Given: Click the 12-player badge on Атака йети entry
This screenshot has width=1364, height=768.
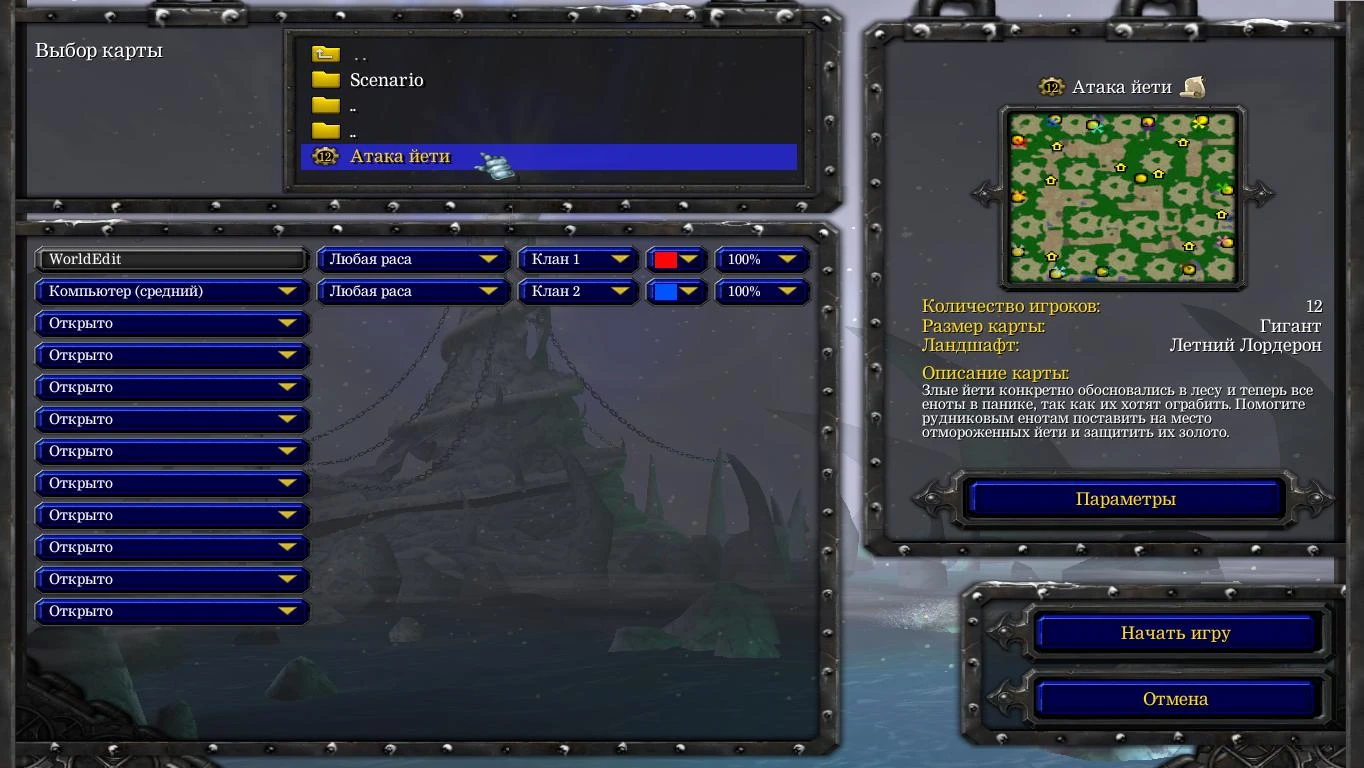Looking at the screenshot, I should coord(324,157).
